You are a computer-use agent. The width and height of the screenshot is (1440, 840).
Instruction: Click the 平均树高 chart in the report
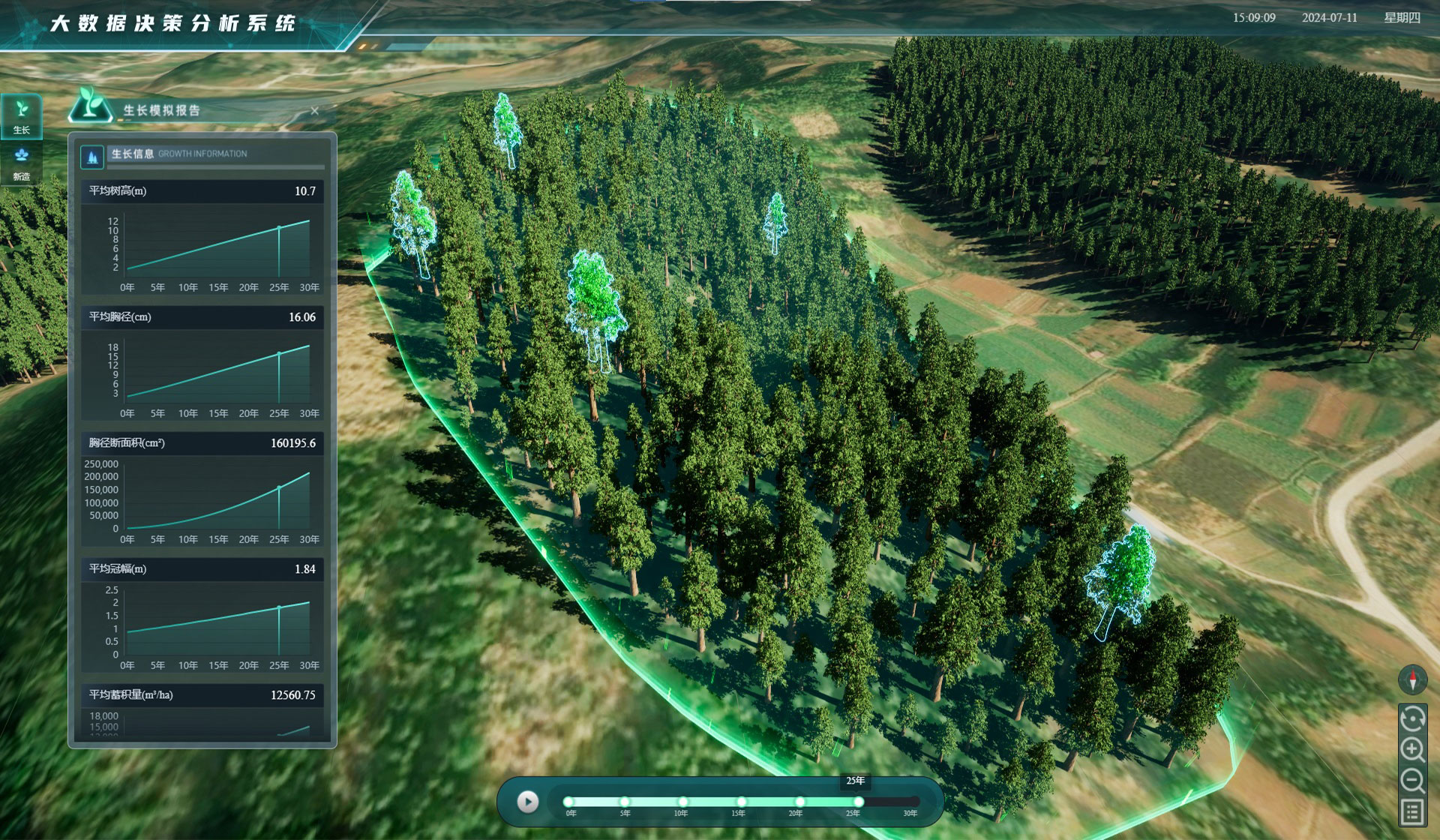coord(217,247)
